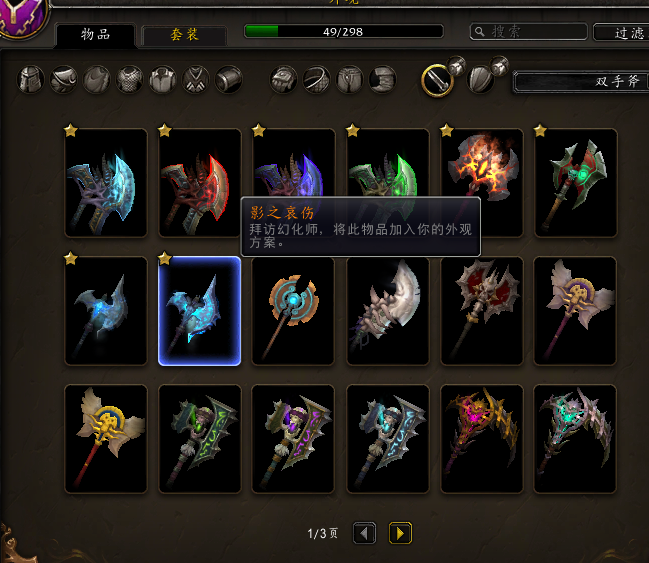This screenshot has width=649, height=563.
Task: Select the gold-ringed main hand weapon slot
Action: tap(438, 79)
